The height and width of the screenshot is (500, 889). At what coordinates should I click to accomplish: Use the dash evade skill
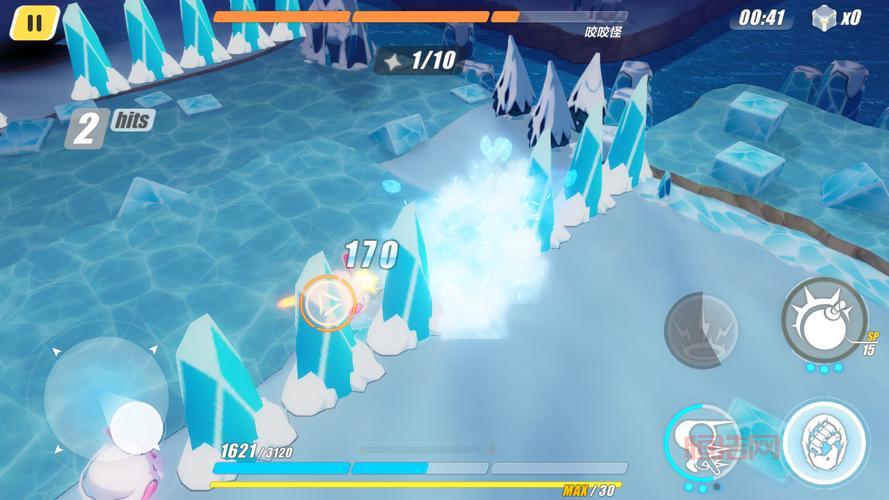click(698, 441)
